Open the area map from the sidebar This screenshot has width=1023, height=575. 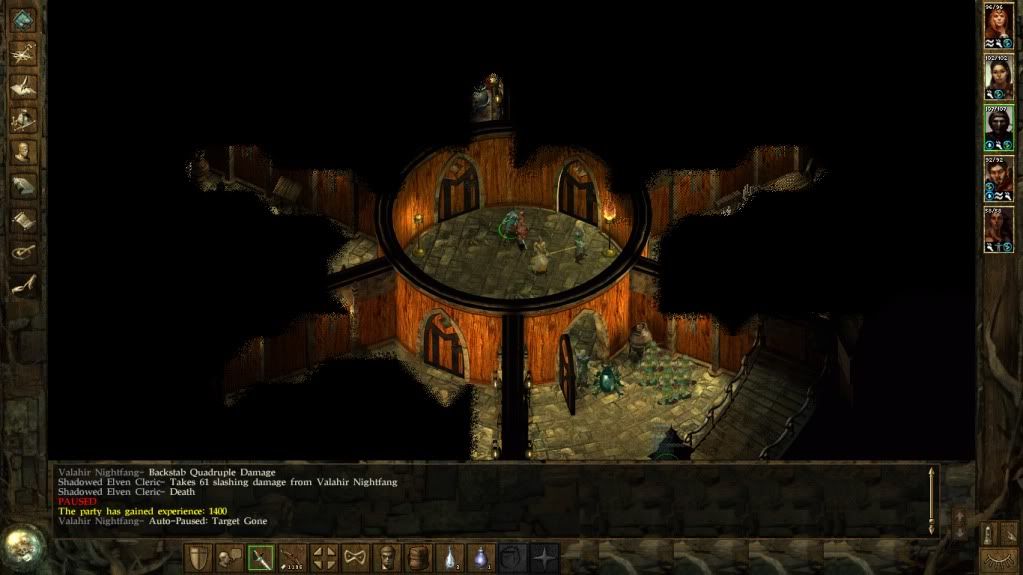tap(23, 54)
